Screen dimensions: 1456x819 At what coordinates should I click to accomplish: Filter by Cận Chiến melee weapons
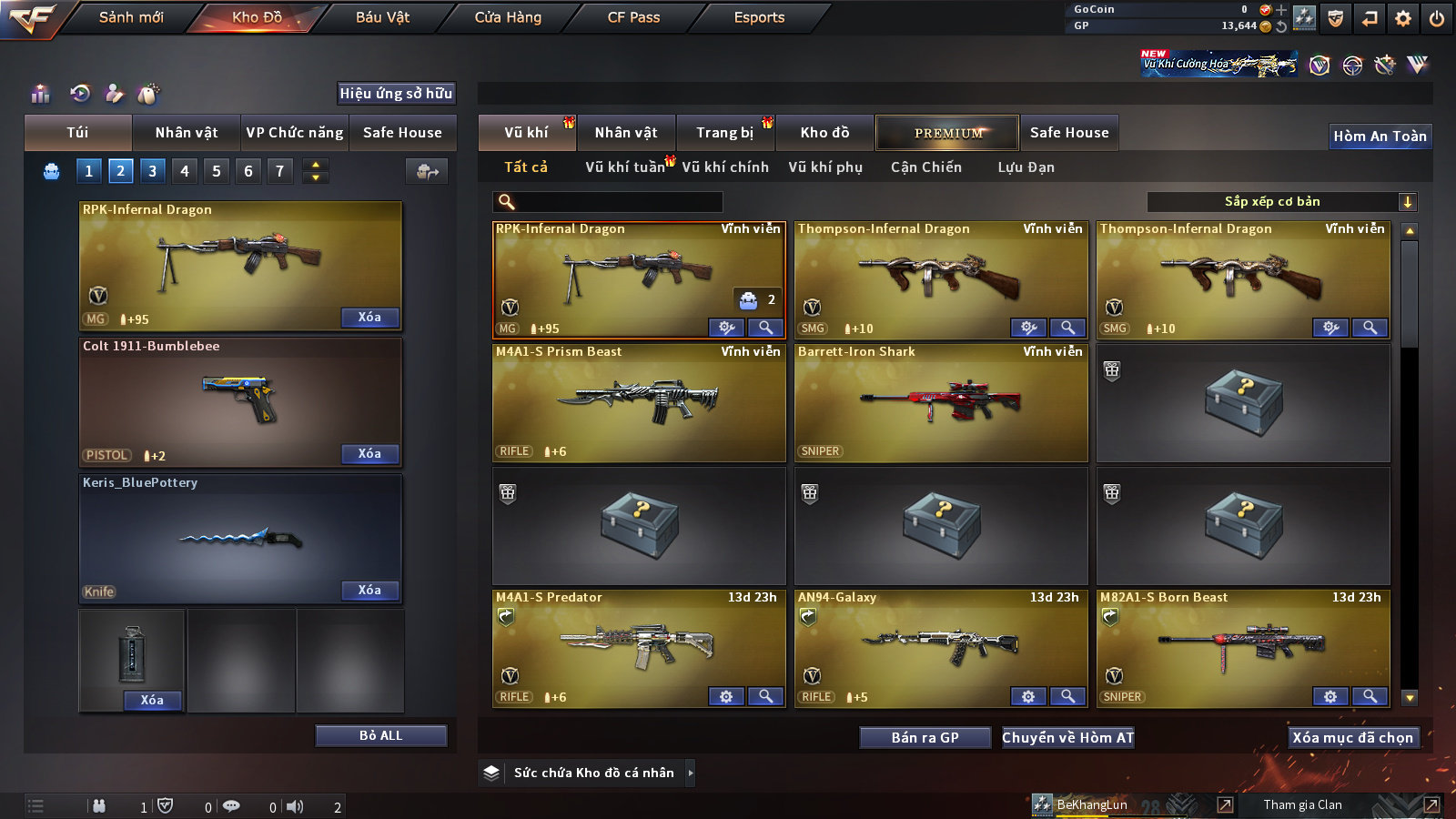925,167
